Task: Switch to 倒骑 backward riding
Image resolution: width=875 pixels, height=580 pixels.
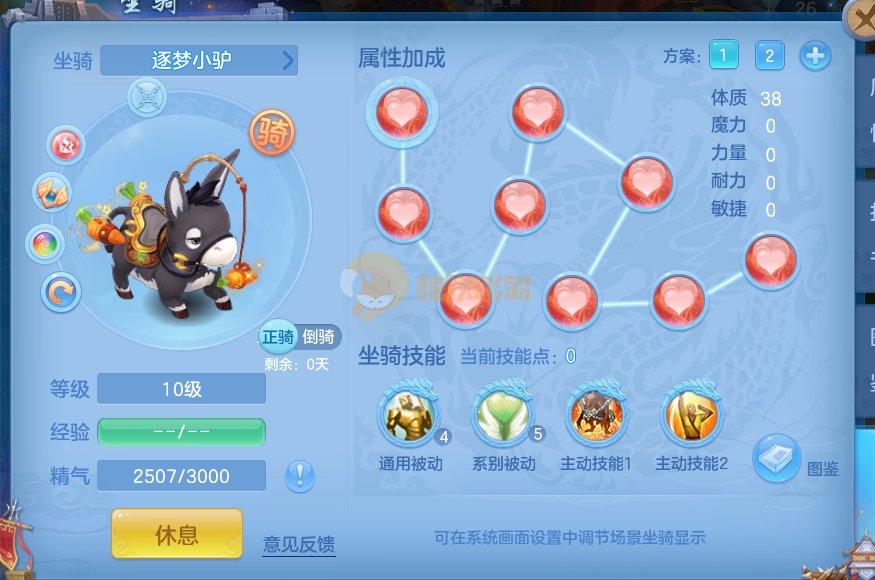Action: [319, 337]
